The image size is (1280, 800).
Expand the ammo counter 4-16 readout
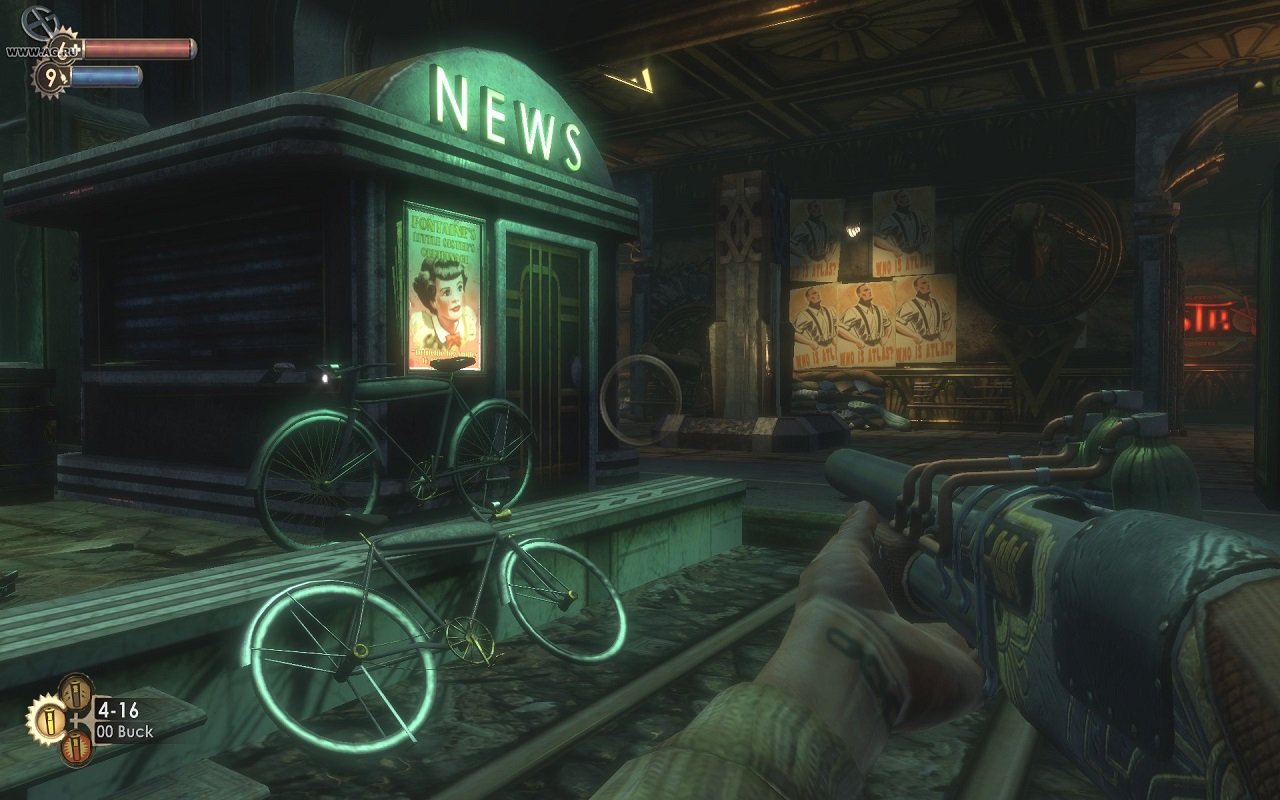click(117, 711)
